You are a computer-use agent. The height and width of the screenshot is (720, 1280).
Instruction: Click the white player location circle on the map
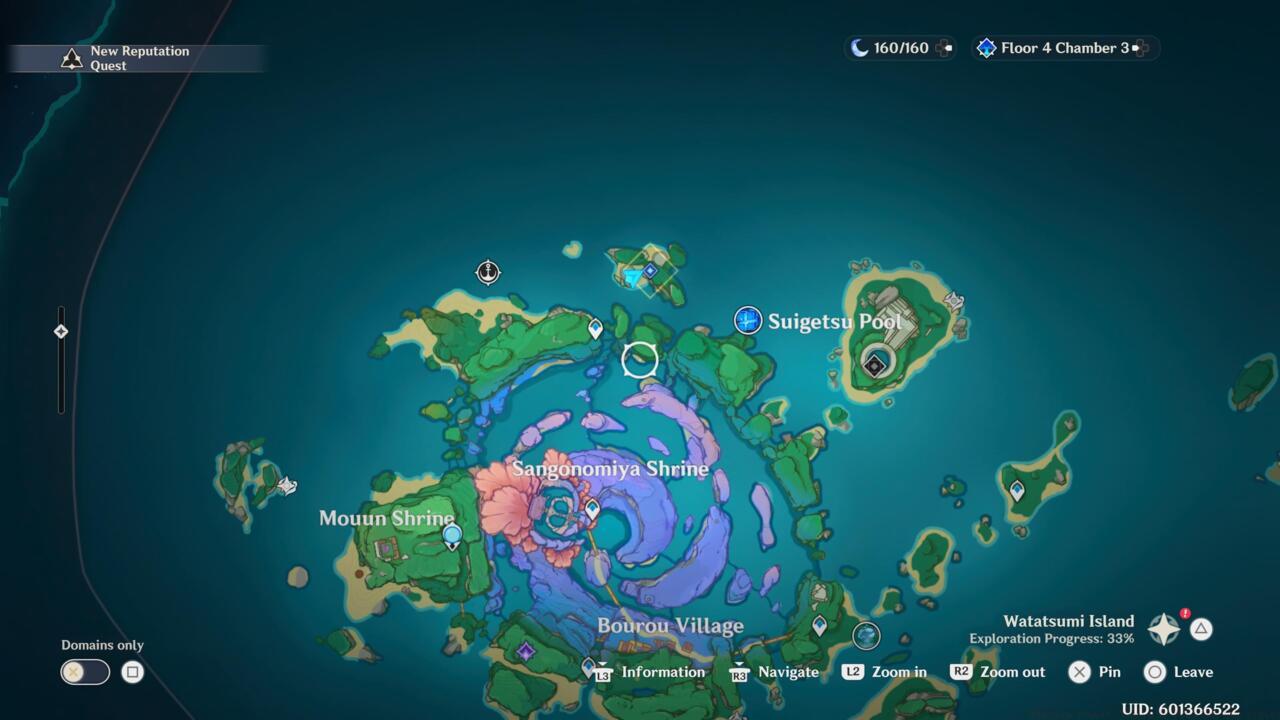click(x=640, y=359)
